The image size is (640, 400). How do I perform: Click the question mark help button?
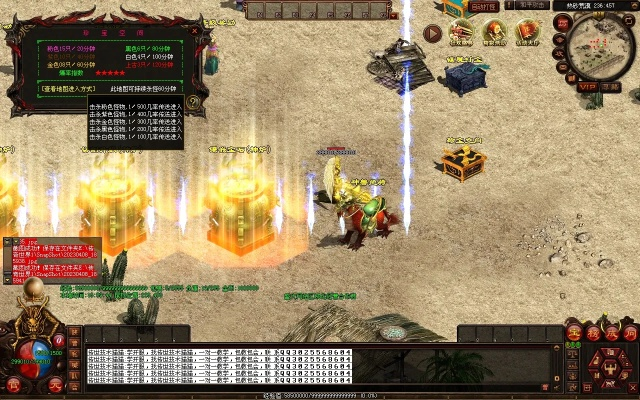(193, 101)
